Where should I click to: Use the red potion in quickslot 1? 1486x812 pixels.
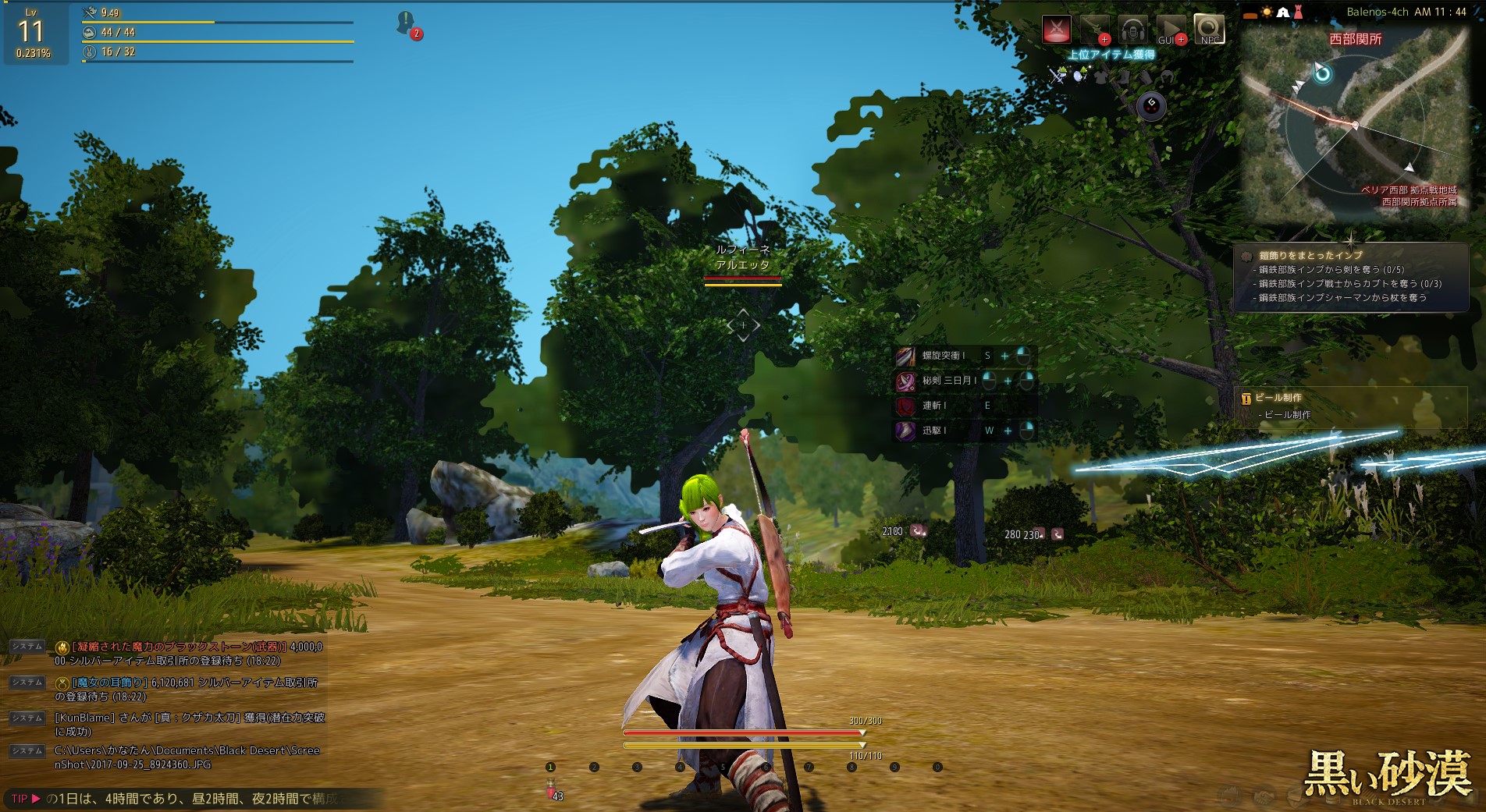pos(551,786)
